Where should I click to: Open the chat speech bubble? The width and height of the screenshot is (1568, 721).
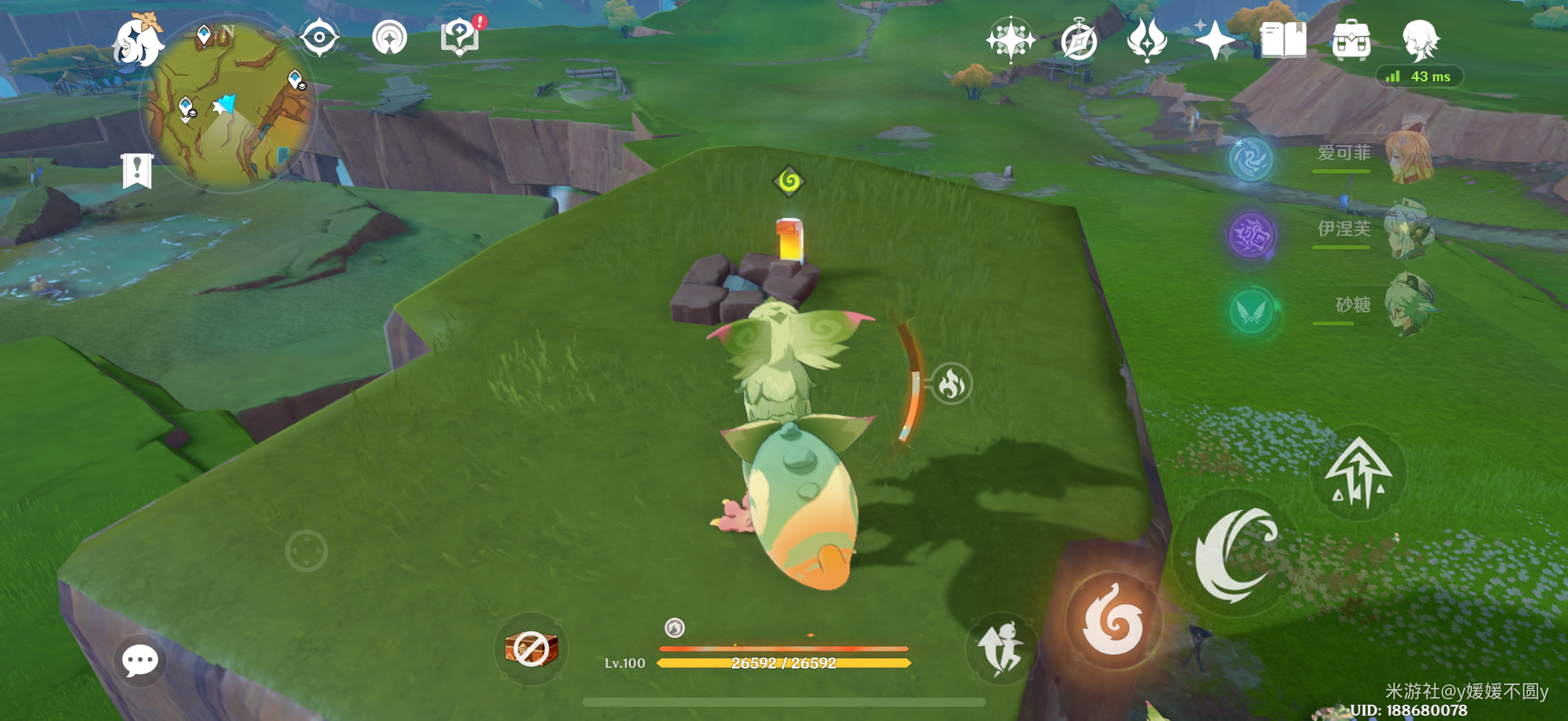pyautogui.click(x=140, y=660)
